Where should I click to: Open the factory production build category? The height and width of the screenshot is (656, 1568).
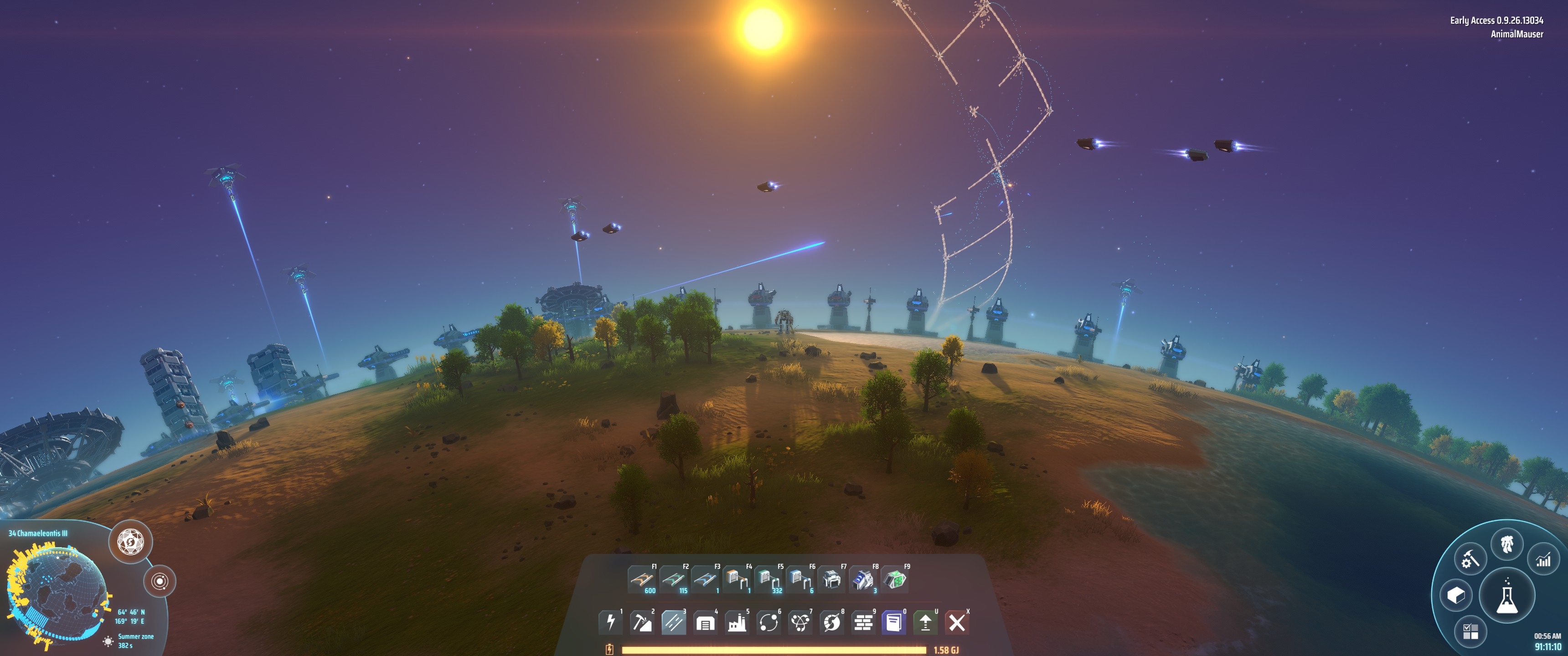(x=737, y=623)
